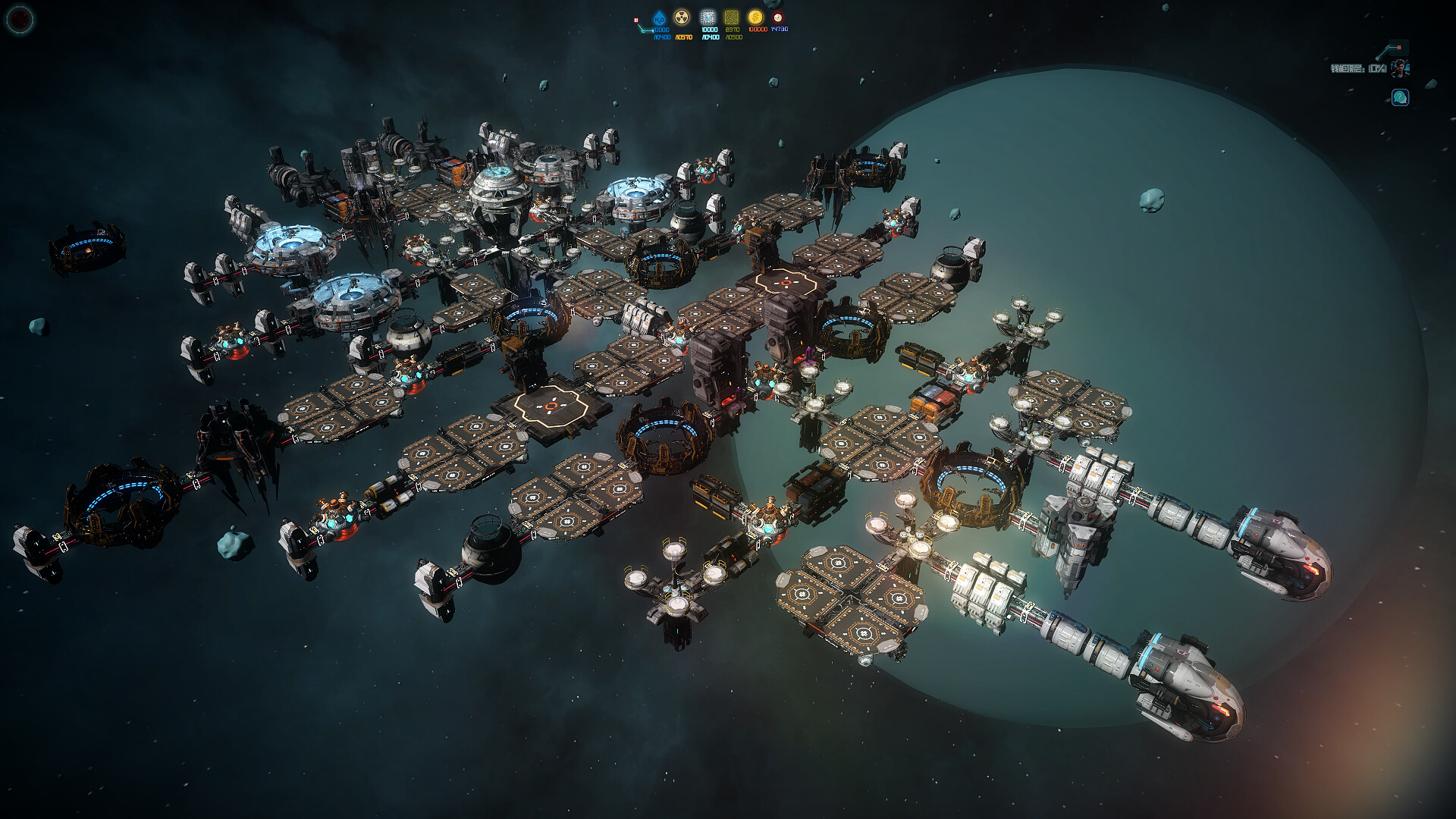Open the question mark help chat button
The image size is (1456, 819).
pyautogui.click(x=1400, y=97)
